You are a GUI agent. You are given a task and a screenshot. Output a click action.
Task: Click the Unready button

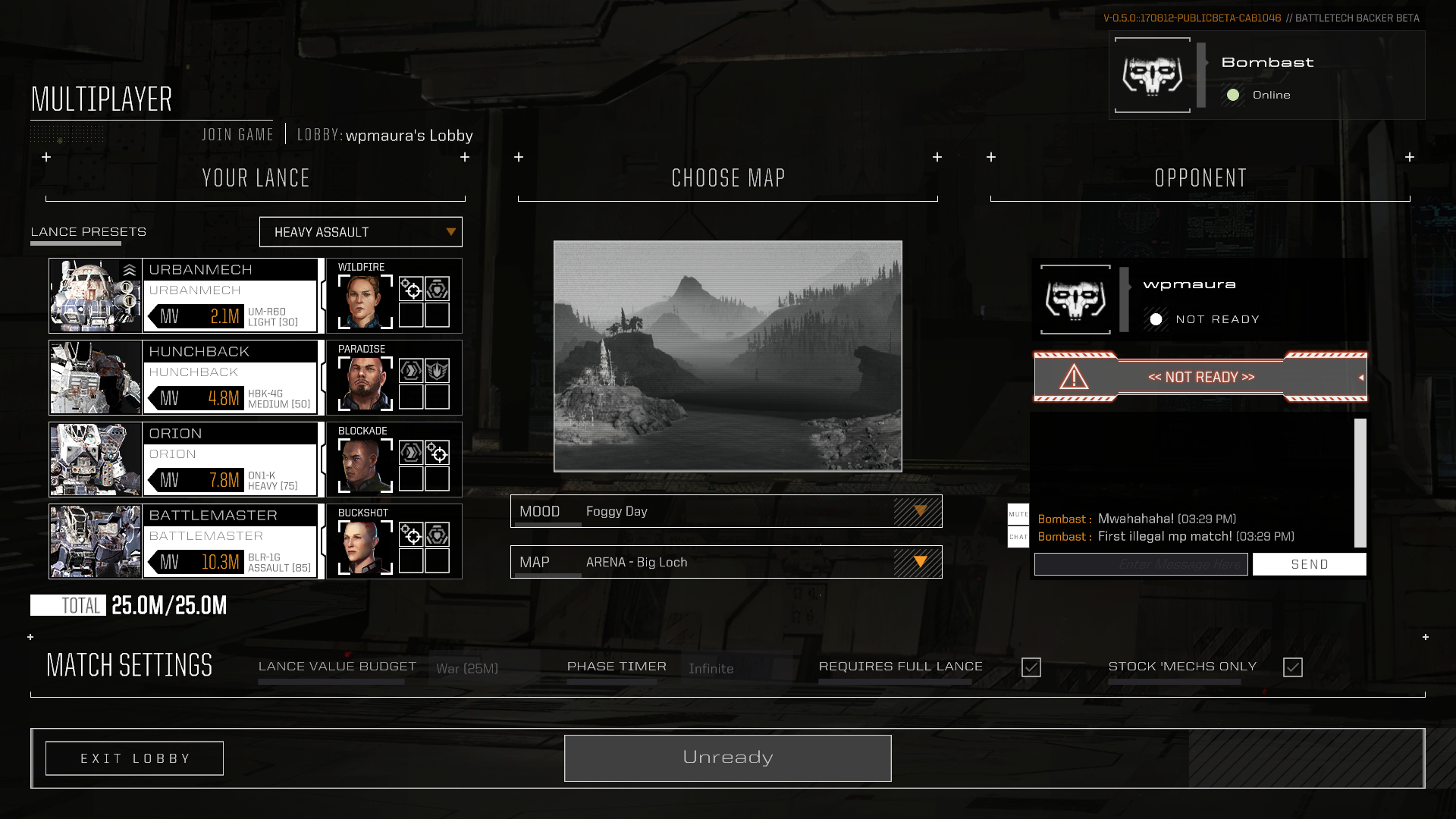[727, 758]
